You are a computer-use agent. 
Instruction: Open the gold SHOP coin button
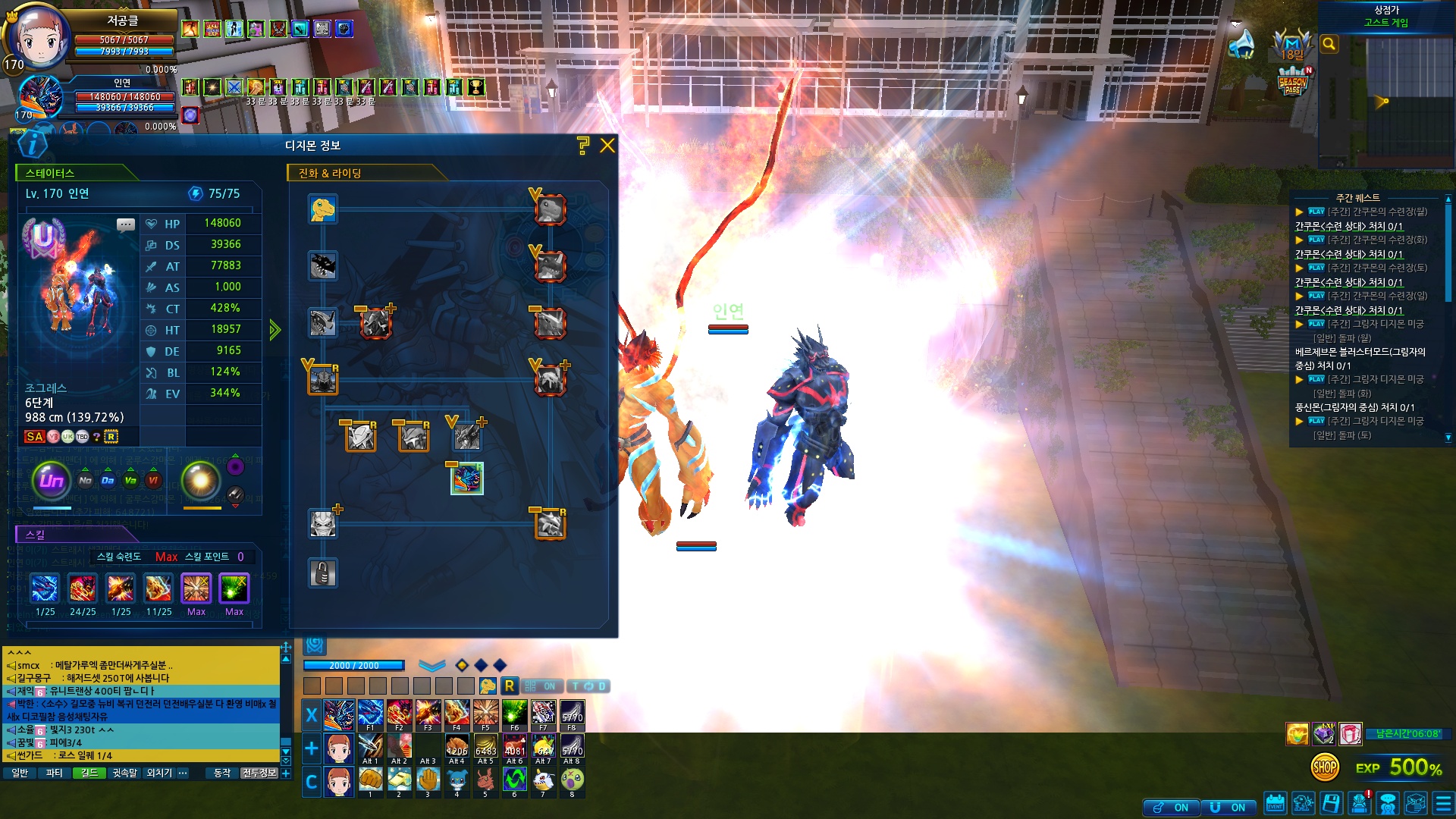(1325, 767)
